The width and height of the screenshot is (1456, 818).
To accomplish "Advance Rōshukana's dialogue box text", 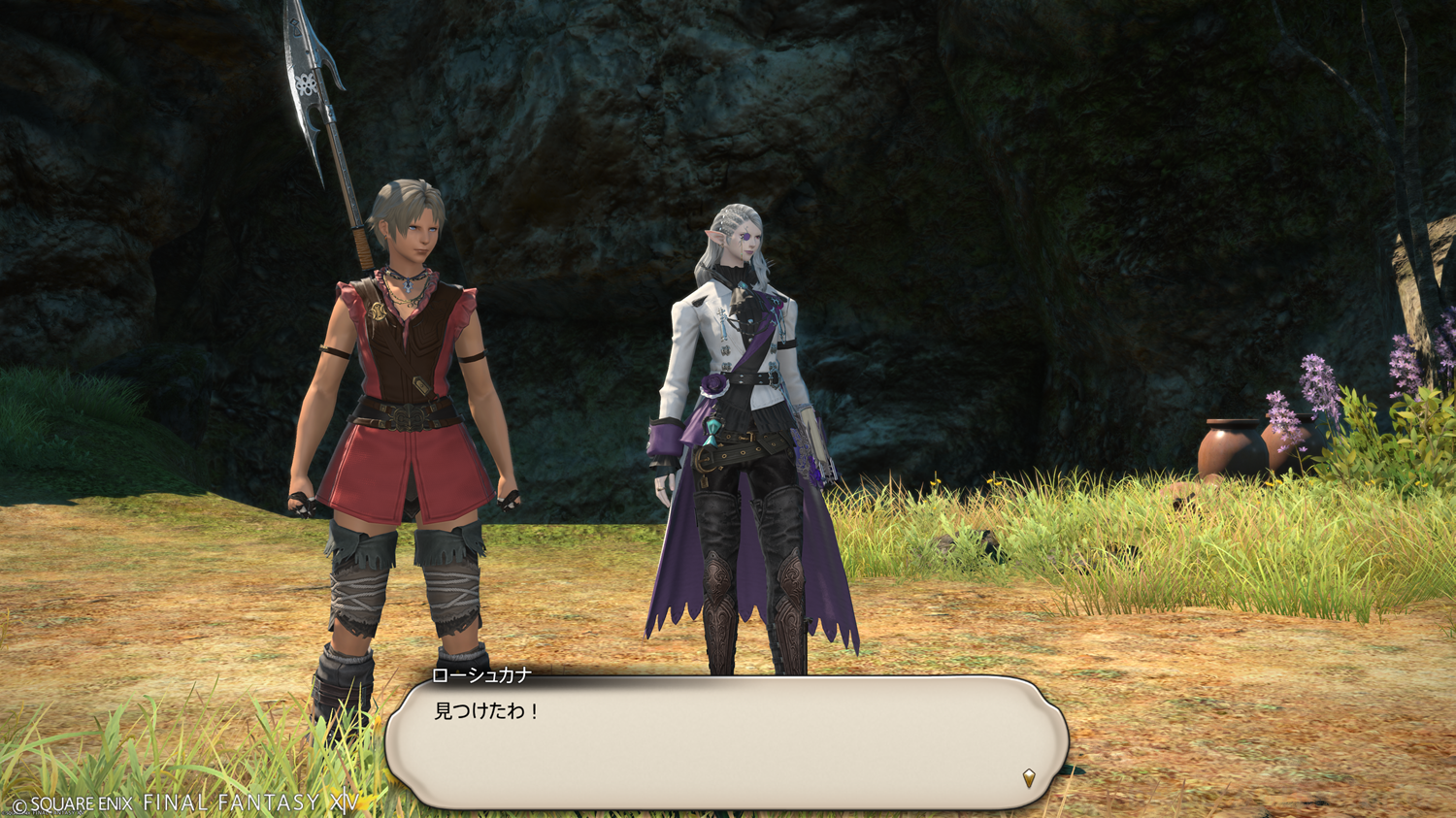I will (726, 742).
